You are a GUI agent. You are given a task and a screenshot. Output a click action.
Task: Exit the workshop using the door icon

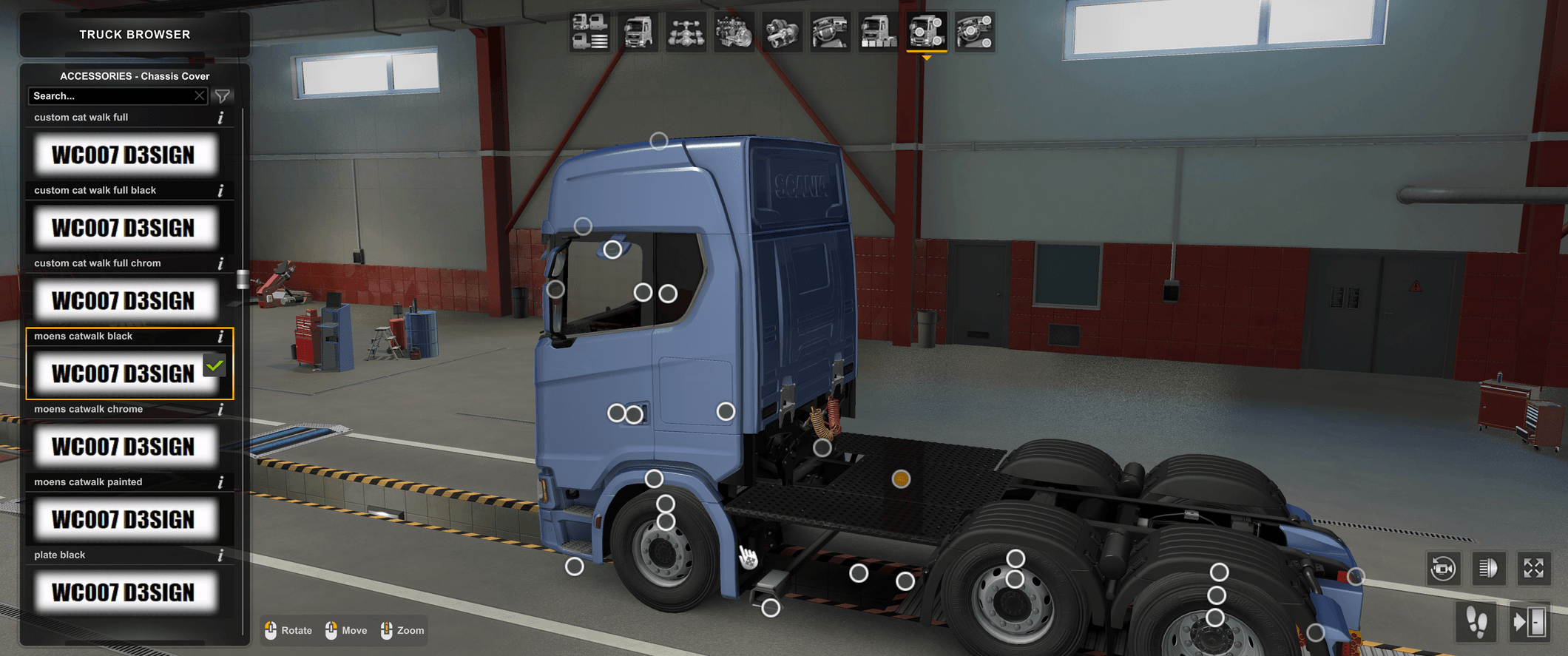1530,623
